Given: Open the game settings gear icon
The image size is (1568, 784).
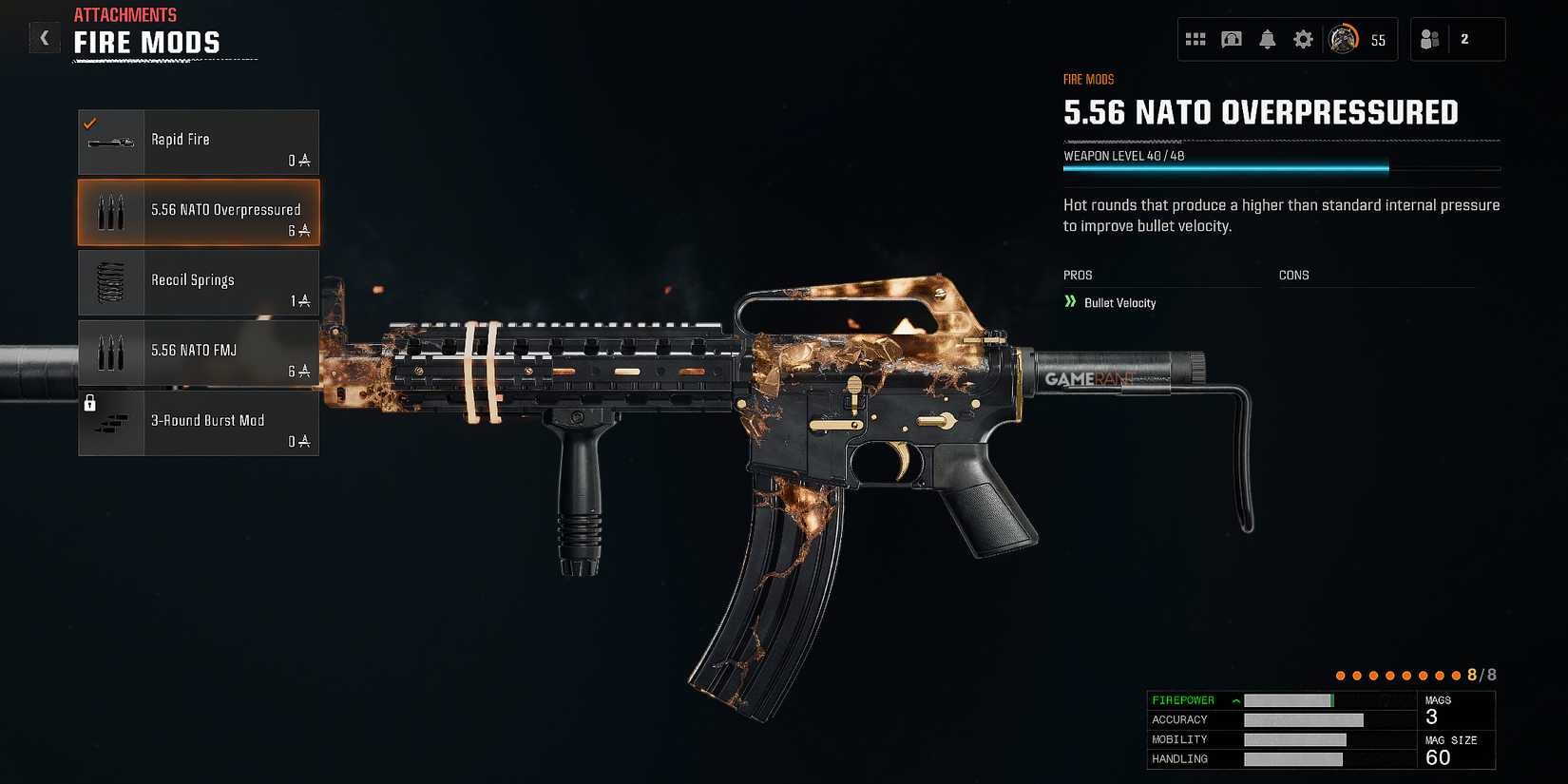Looking at the screenshot, I should pyautogui.click(x=1302, y=39).
